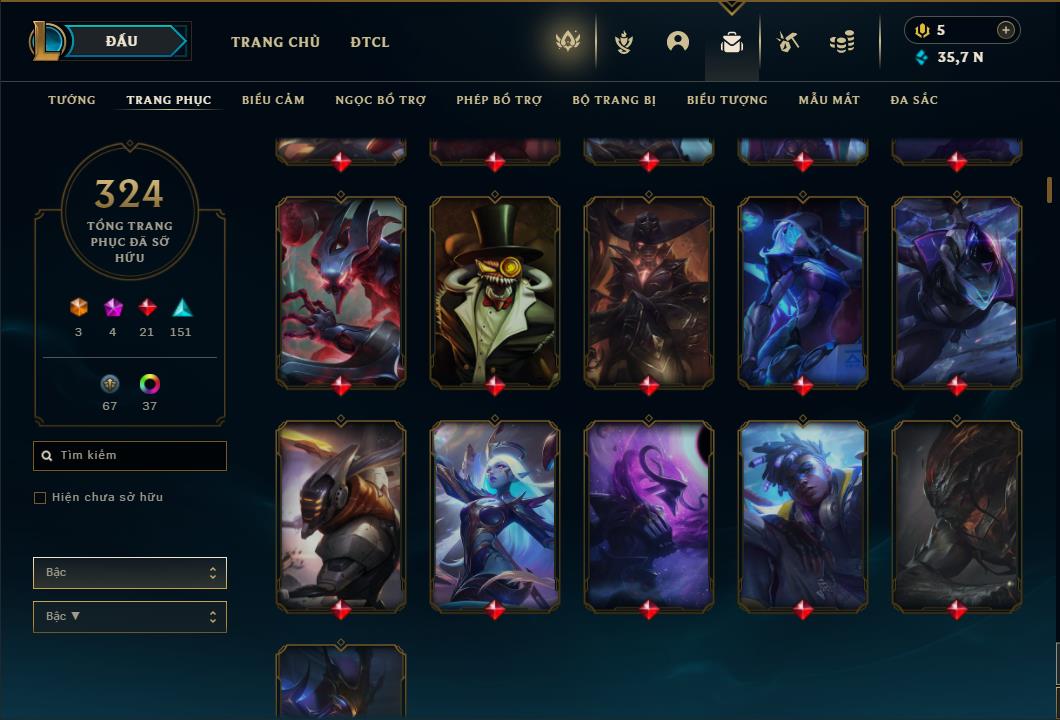Click the Tìm kiếm search field
The image size is (1060, 720).
(x=130, y=455)
